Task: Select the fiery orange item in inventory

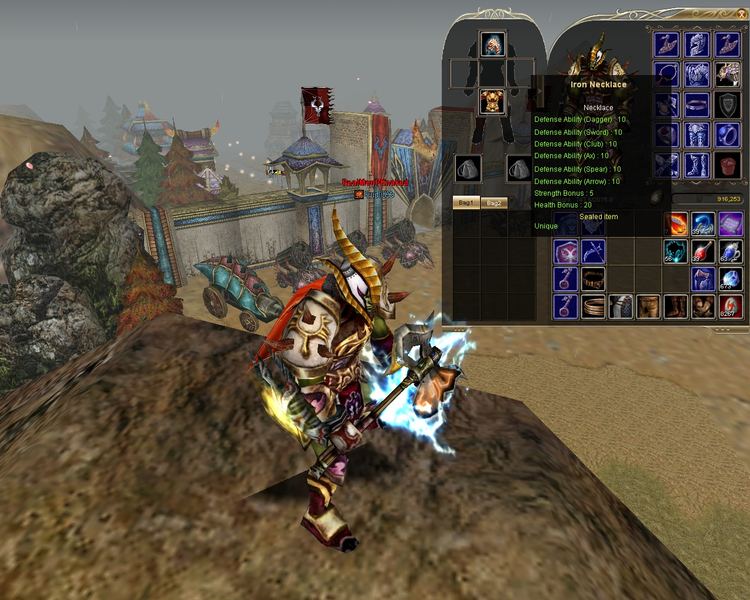Action: pyautogui.click(x=676, y=224)
